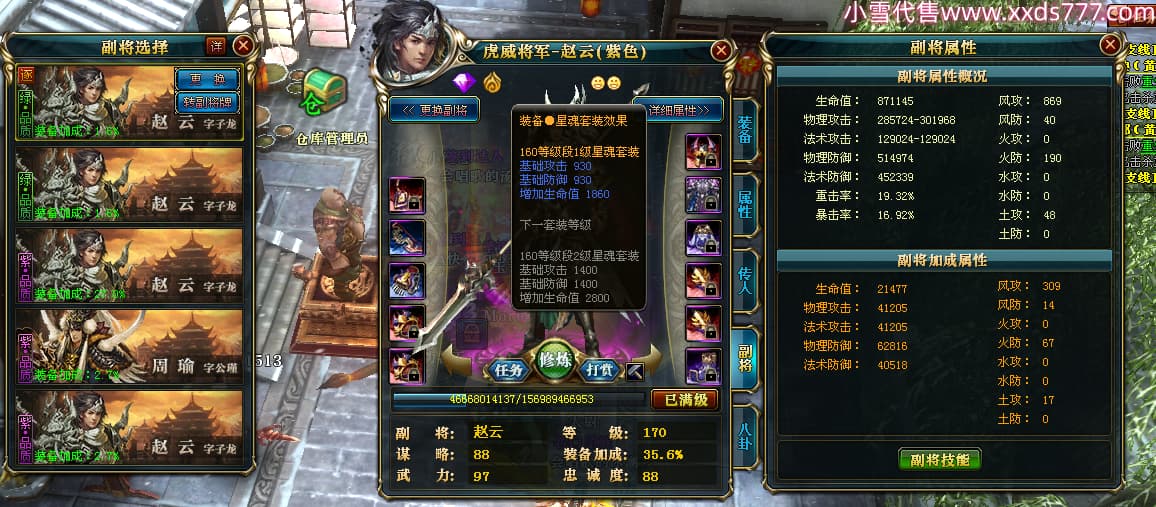Open 详细属性 detailed attributes
This screenshot has width=1156, height=507.
pos(679,109)
